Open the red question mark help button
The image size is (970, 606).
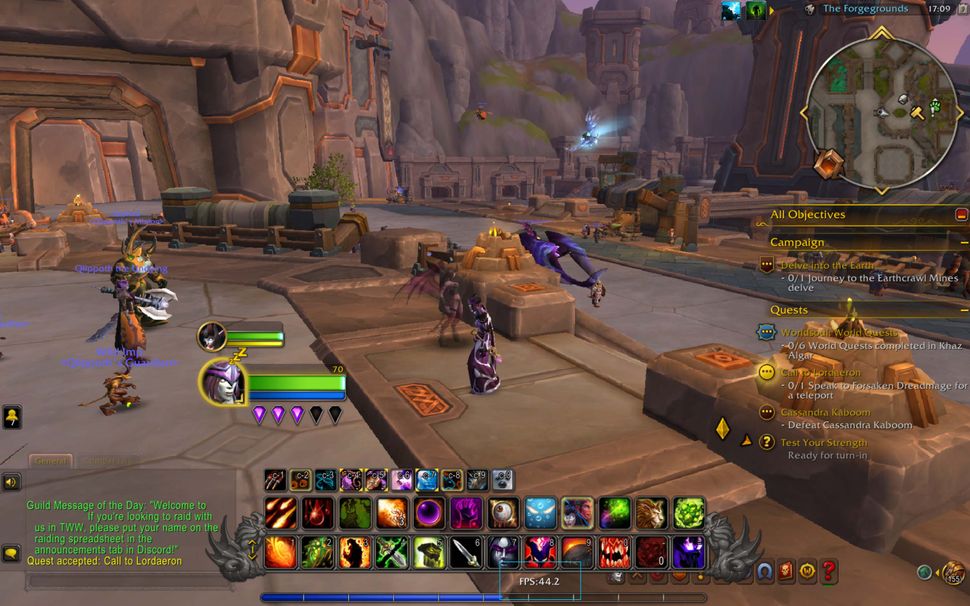828,571
